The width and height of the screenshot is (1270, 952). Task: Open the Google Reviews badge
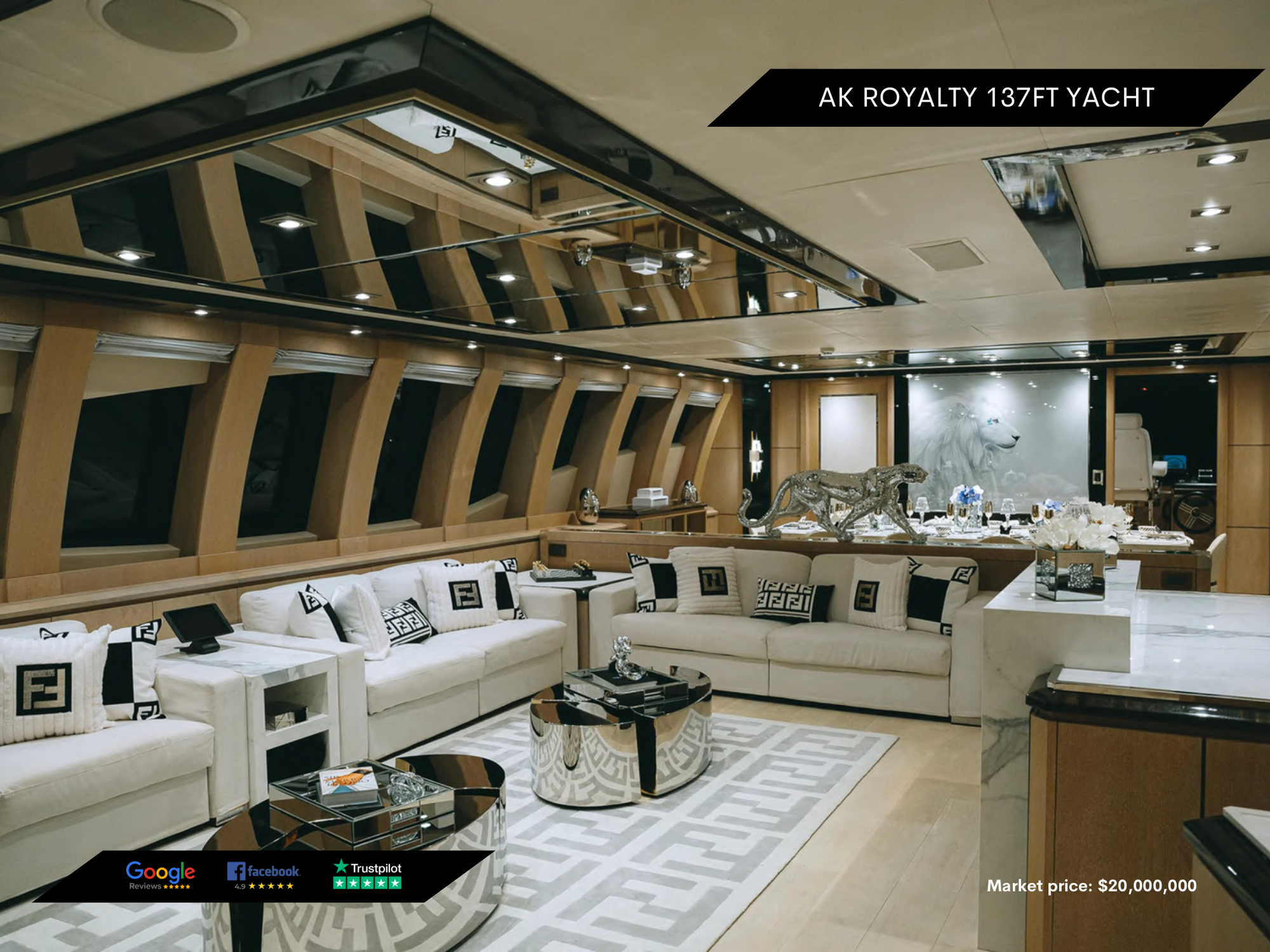[x=160, y=875]
